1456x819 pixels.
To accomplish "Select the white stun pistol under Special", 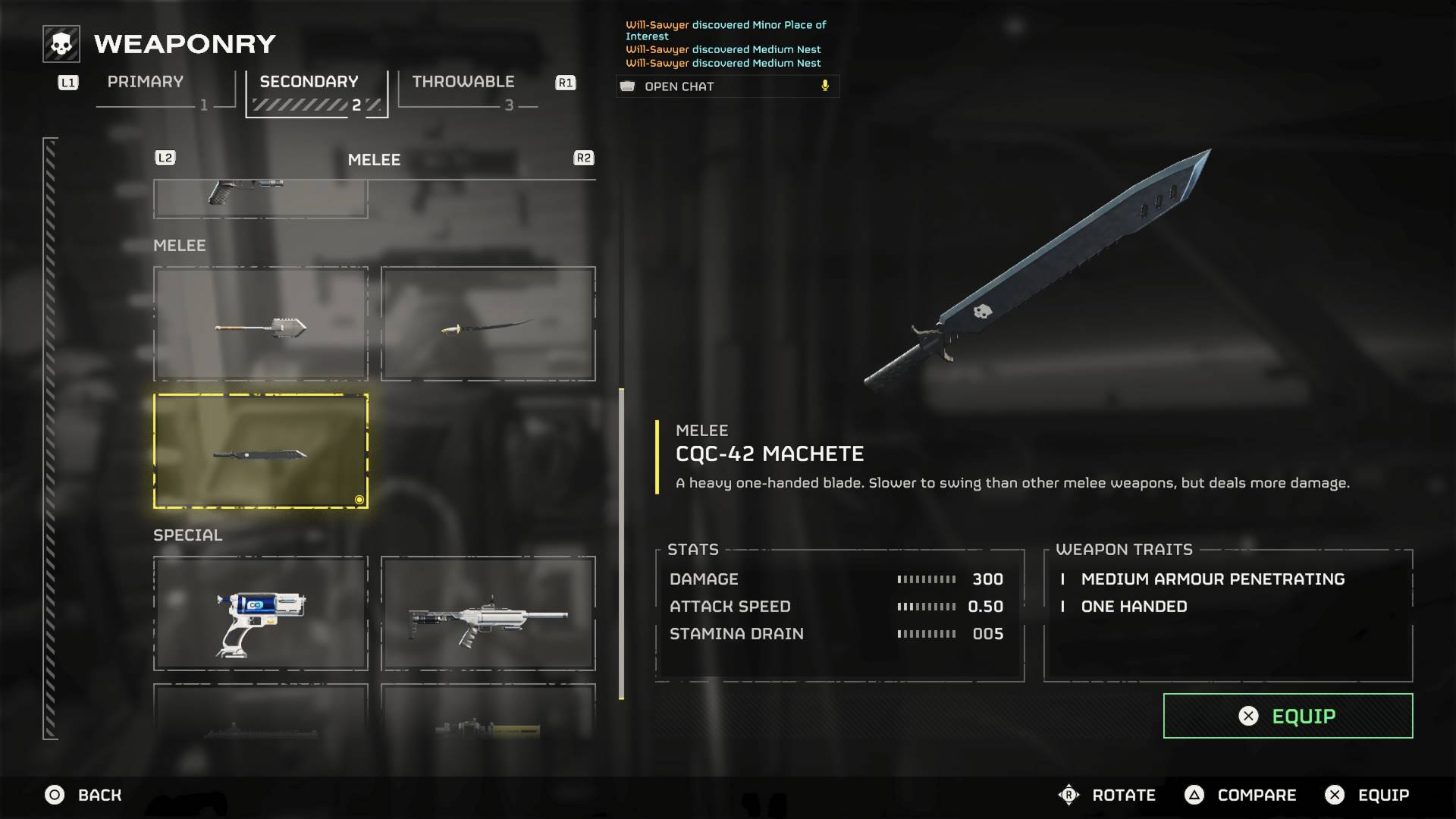I will click(x=261, y=613).
